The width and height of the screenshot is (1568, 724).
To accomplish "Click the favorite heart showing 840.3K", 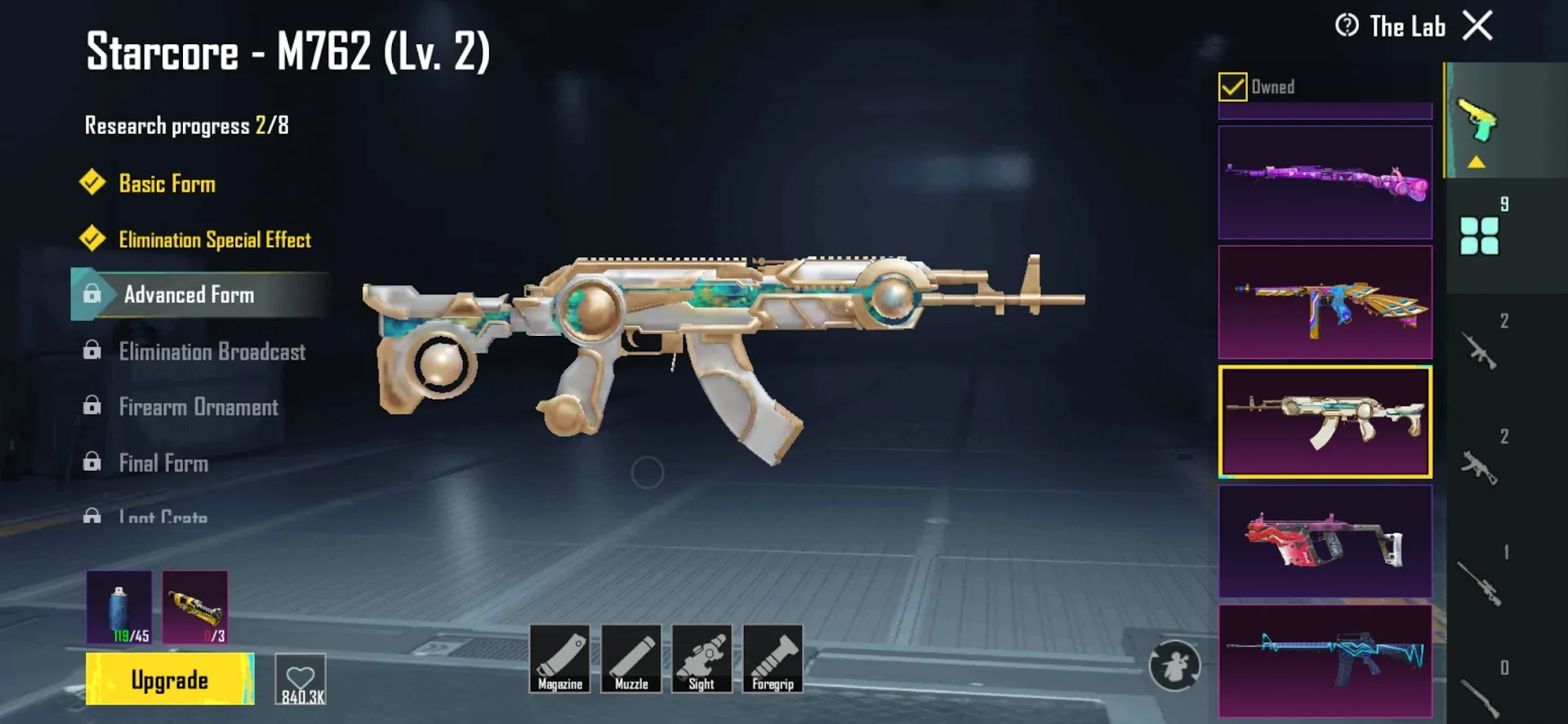I will pos(301,679).
